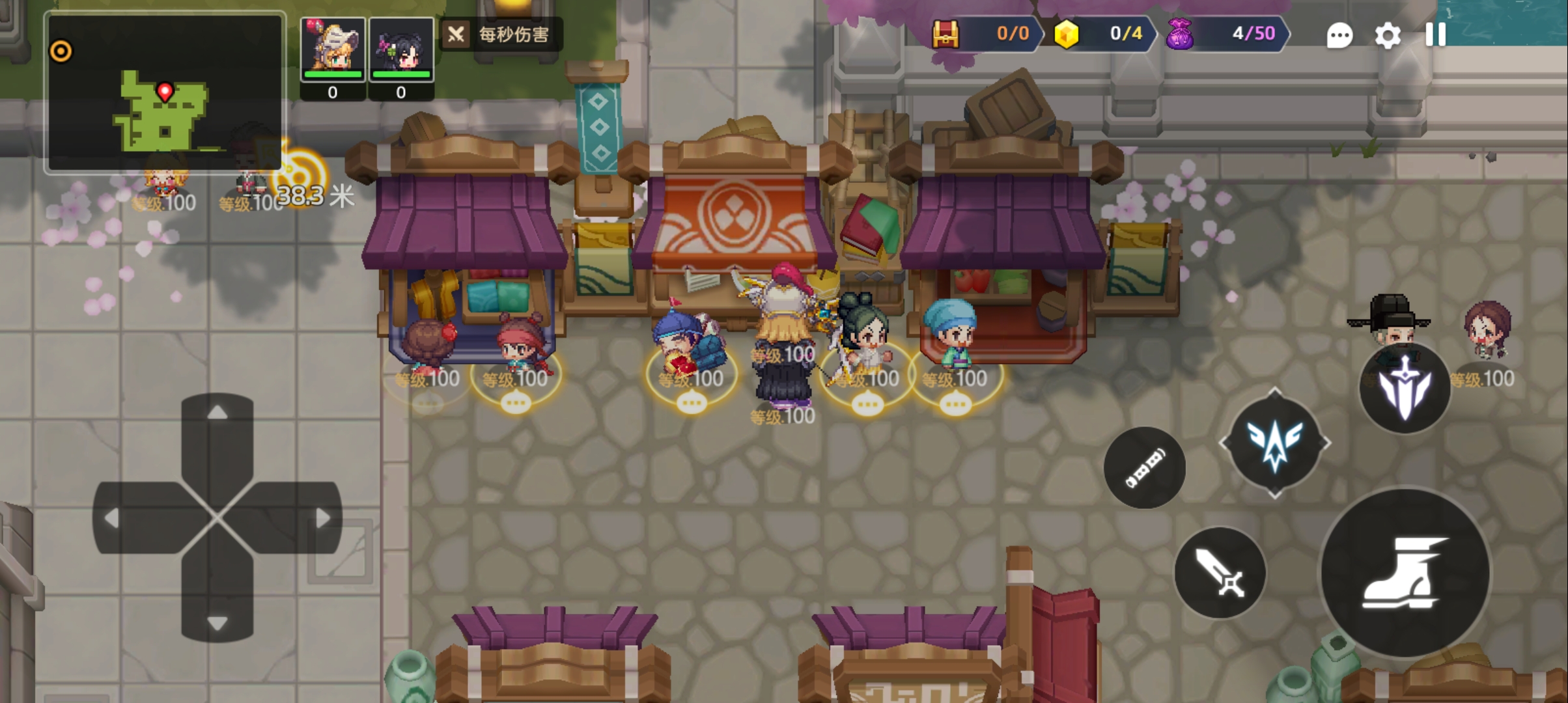Tap the dash boot button
1568x703 pixels.
1405,573
